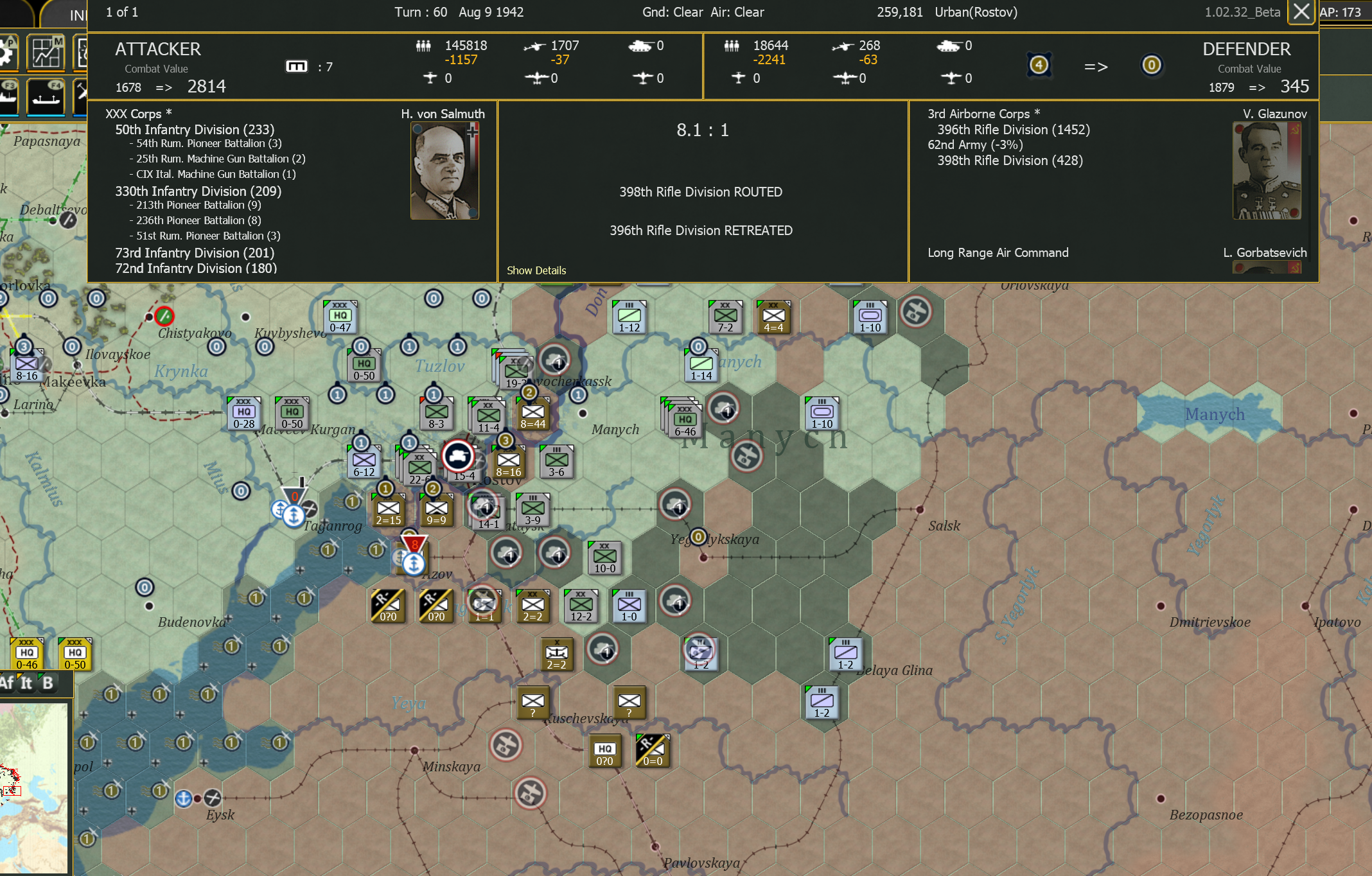1372x876 pixels.
Task: Click the red-flagged anchor icon near Azov
Action: (x=414, y=564)
